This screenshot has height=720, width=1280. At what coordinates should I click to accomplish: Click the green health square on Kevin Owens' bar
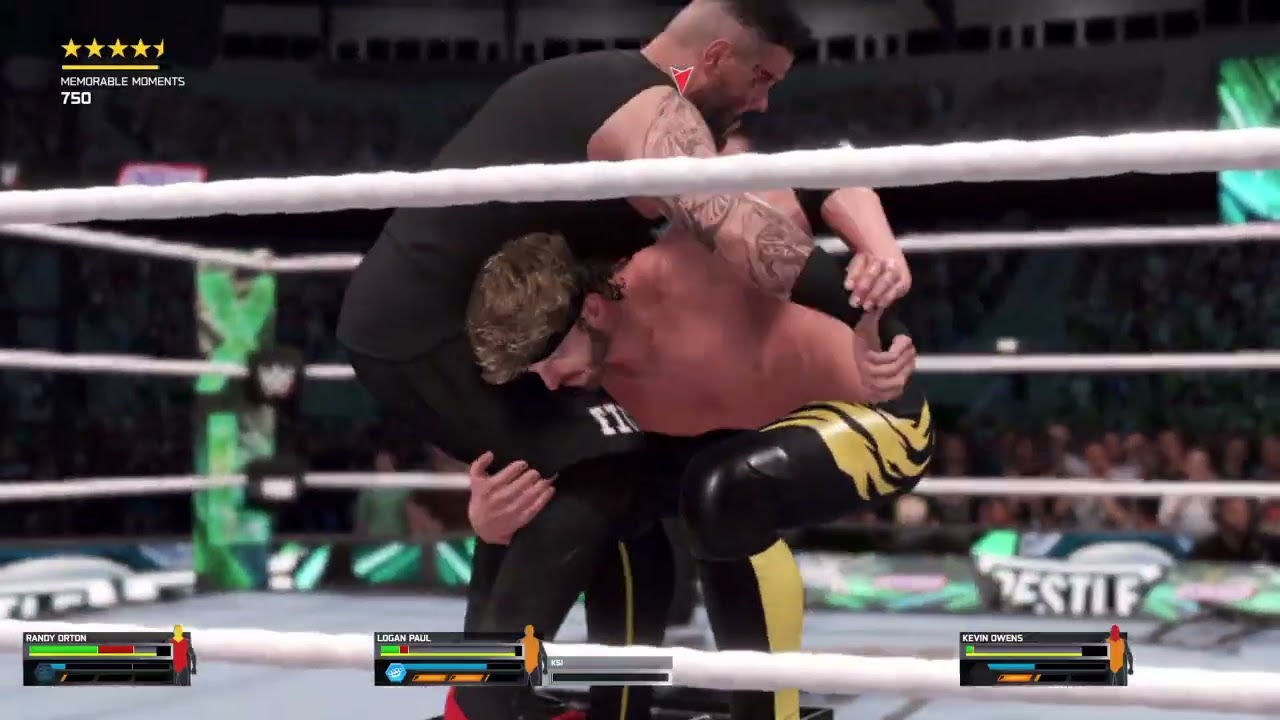969,649
